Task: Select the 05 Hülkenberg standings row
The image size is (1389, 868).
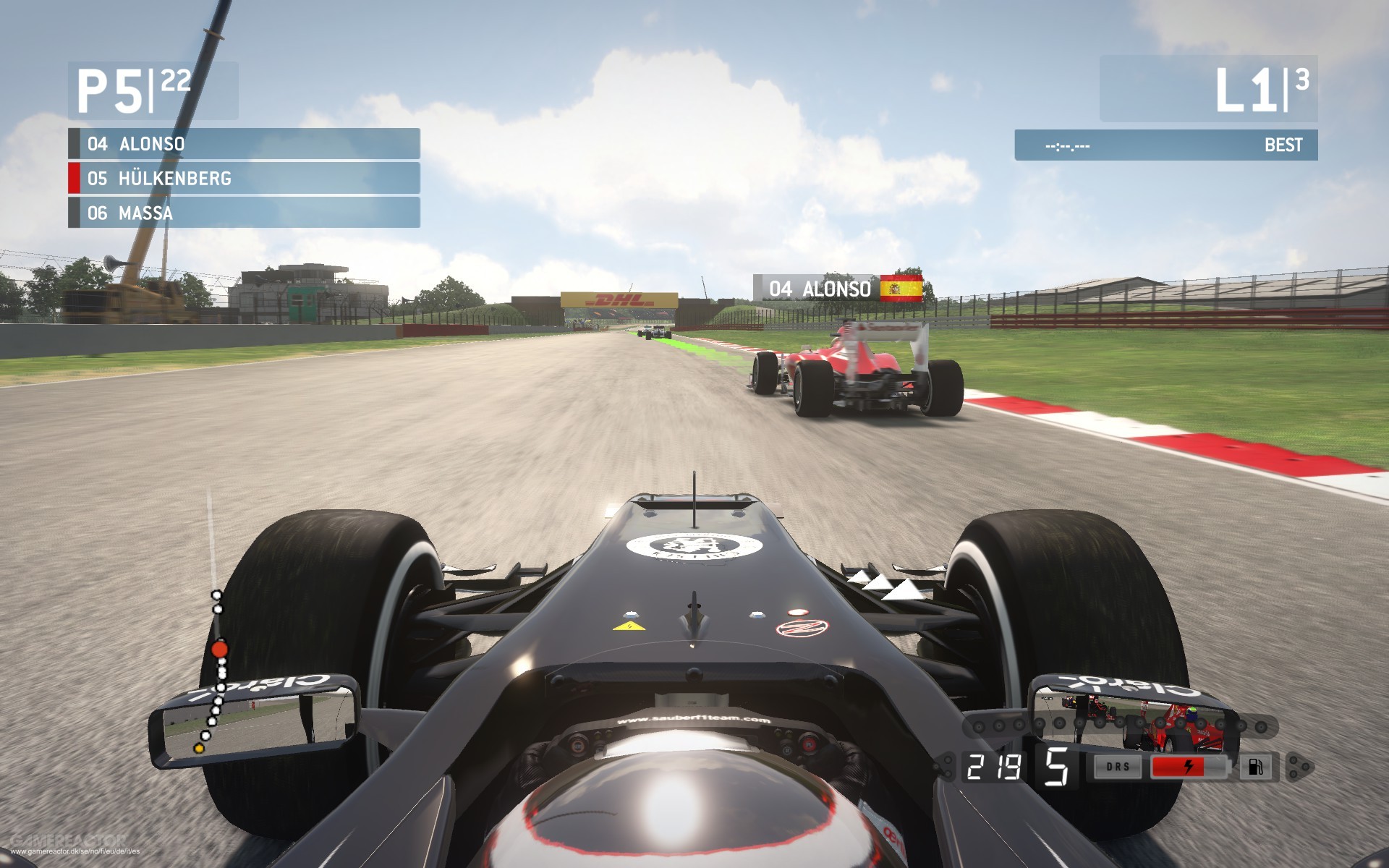Action: (244, 179)
